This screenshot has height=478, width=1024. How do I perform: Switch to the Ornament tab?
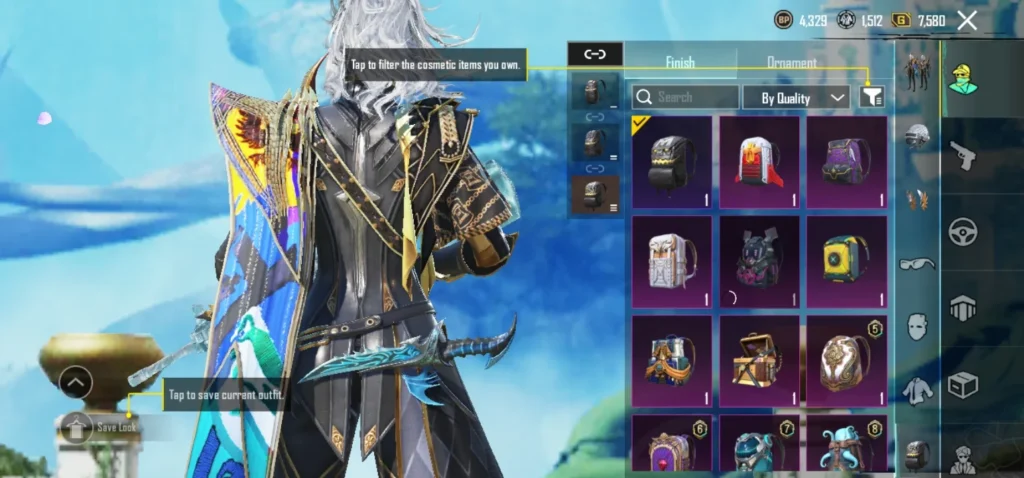coord(791,62)
